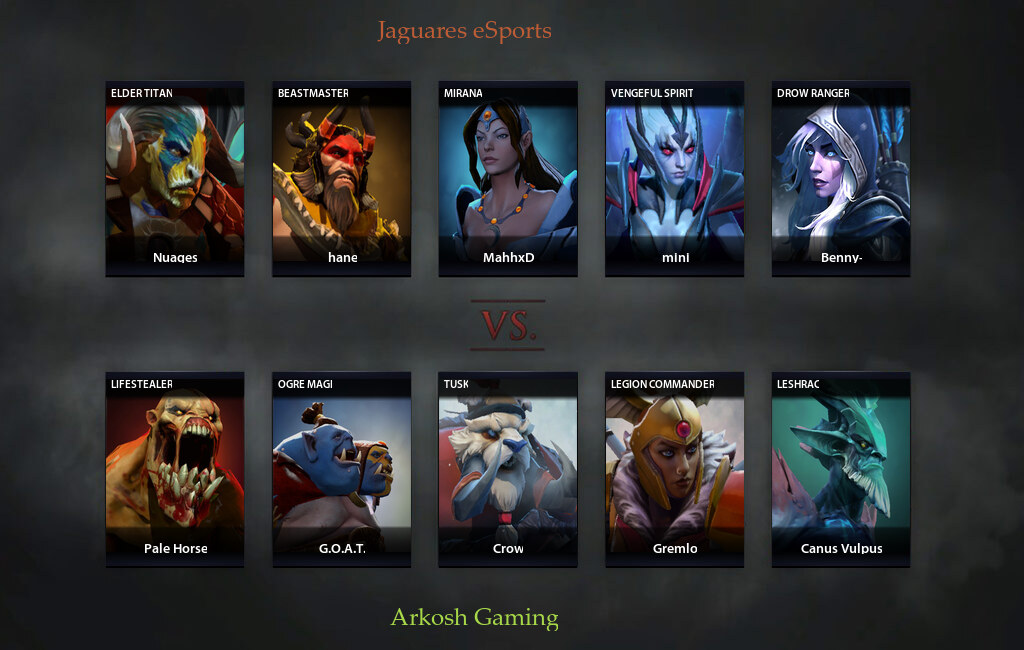Select the Lifestealer card played by Pale Horse

coord(175,470)
